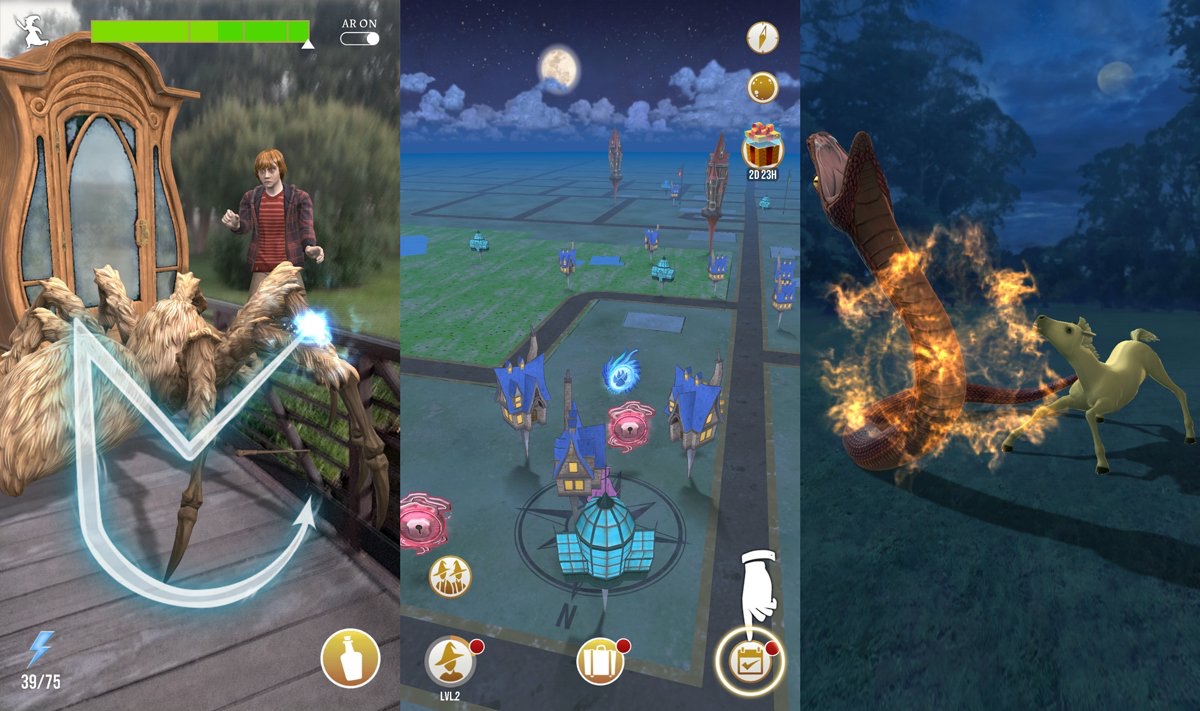Open the two-wizards friends icon
Viewport: 1200px width, 711px height.
click(450, 576)
